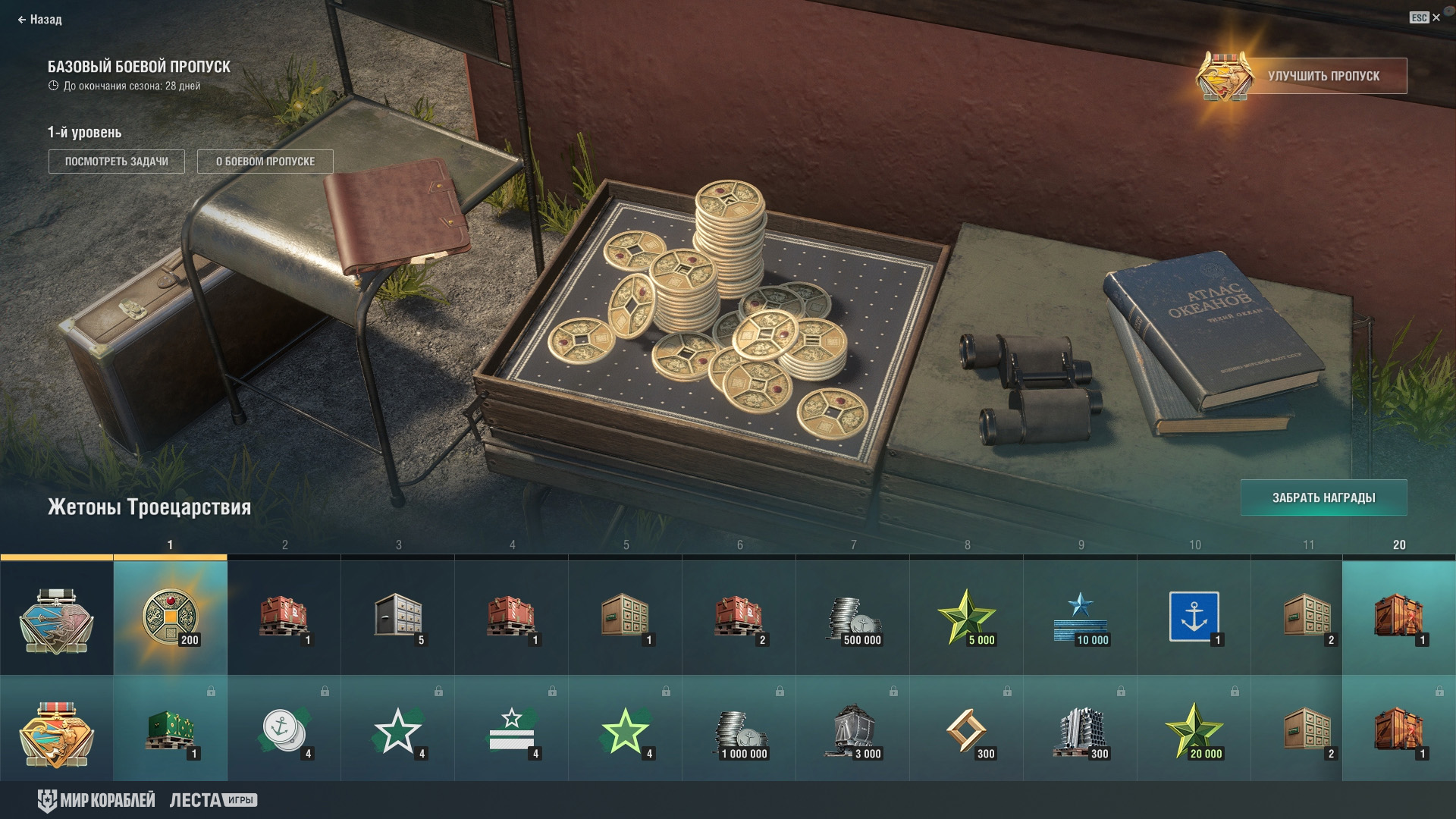
Task: Claim rewards with Забрать награды
Action: (x=1323, y=497)
